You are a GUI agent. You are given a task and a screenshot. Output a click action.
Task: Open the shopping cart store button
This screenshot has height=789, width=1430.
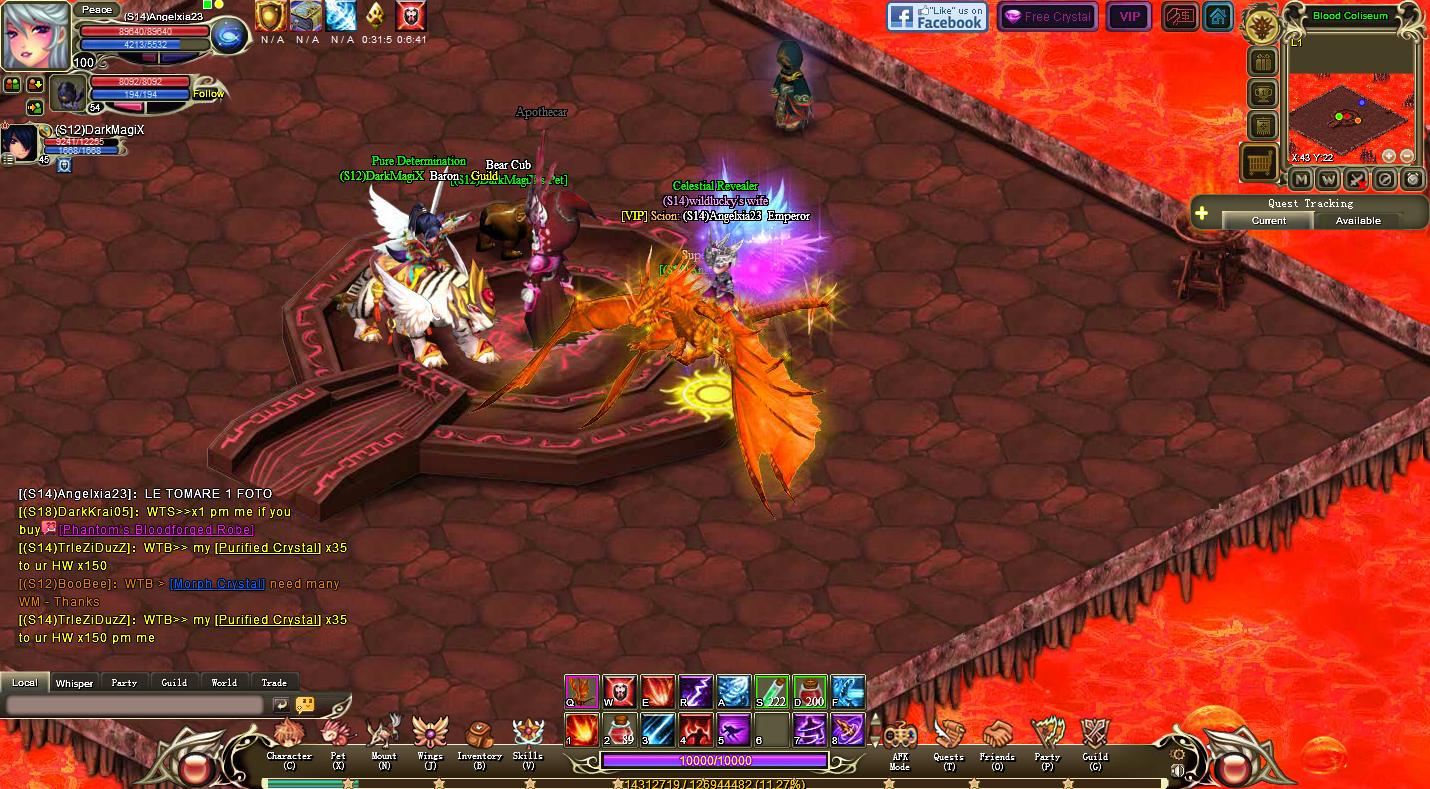click(1259, 162)
